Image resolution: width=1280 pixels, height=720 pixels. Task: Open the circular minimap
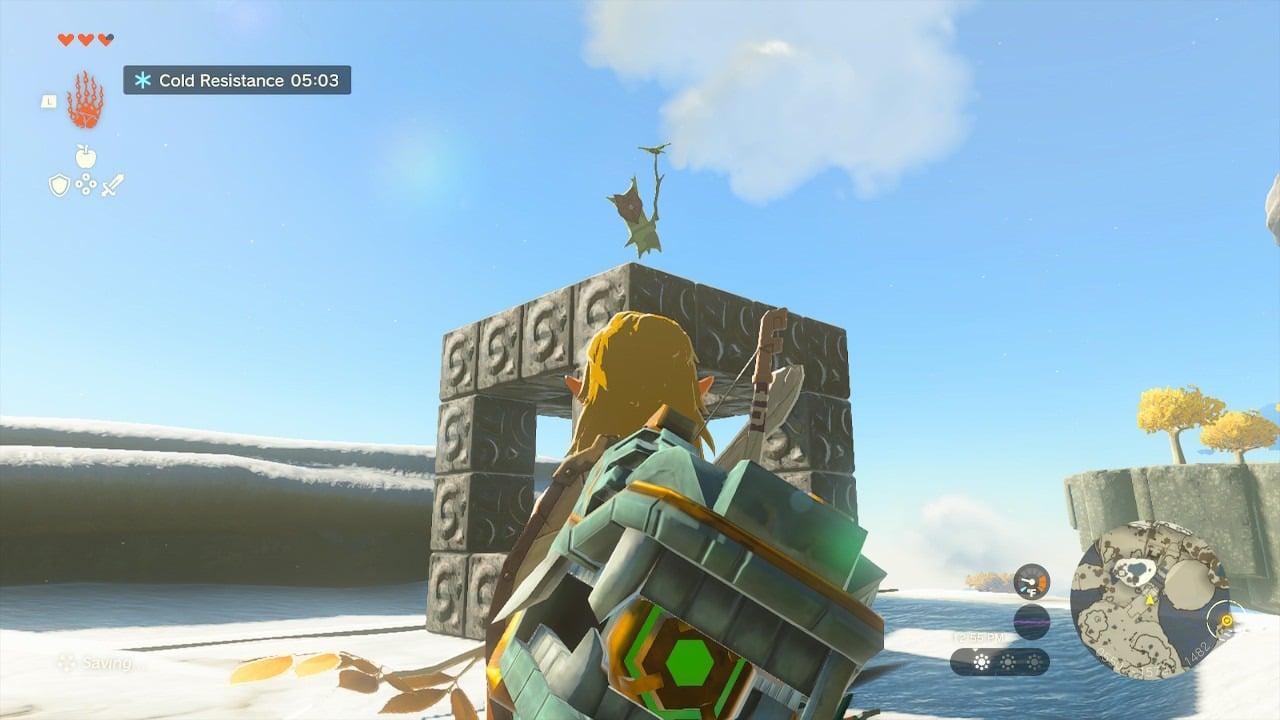[1150, 600]
